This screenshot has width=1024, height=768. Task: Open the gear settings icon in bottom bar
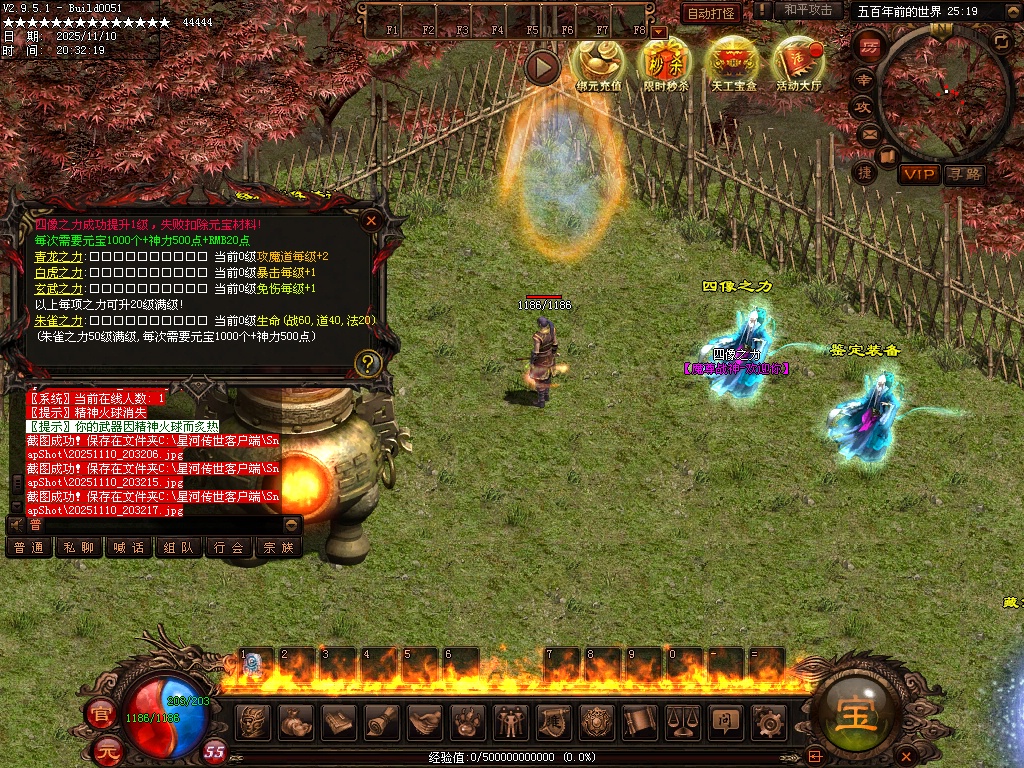point(767,721)
